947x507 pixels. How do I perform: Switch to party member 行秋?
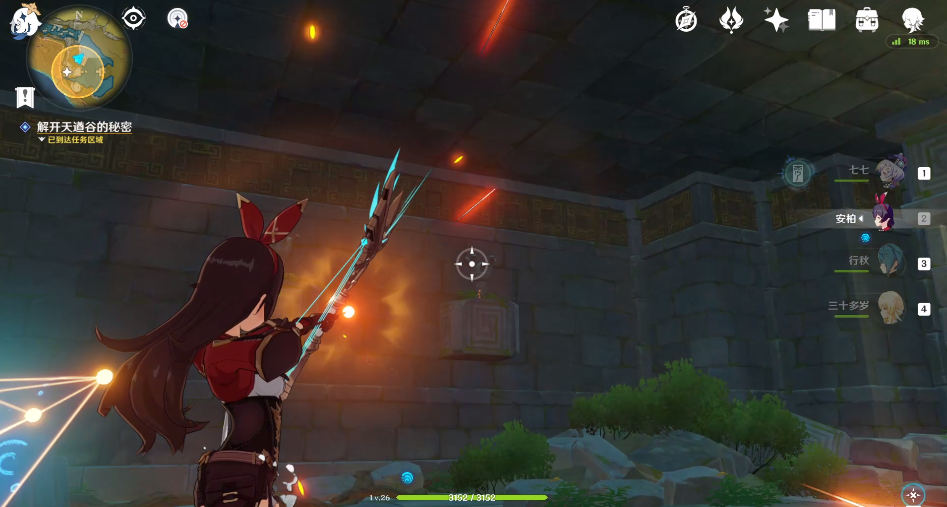889,262
